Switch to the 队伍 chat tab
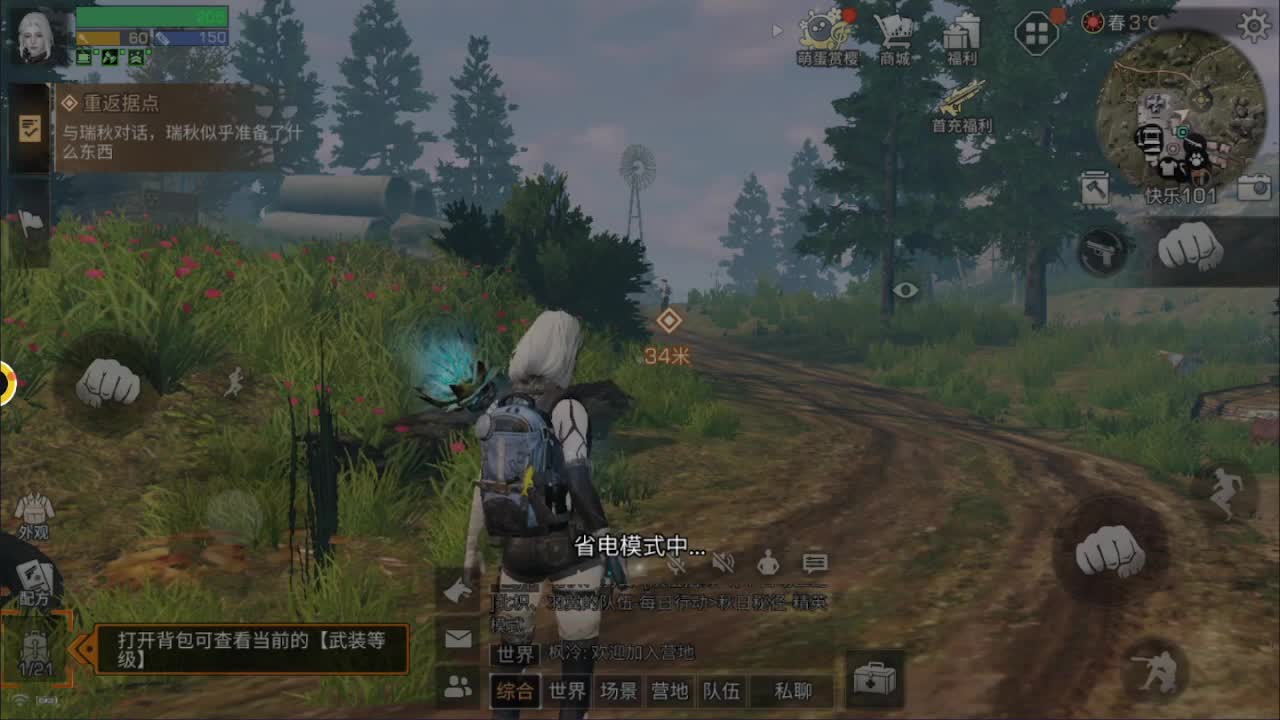 pos(723,690)
